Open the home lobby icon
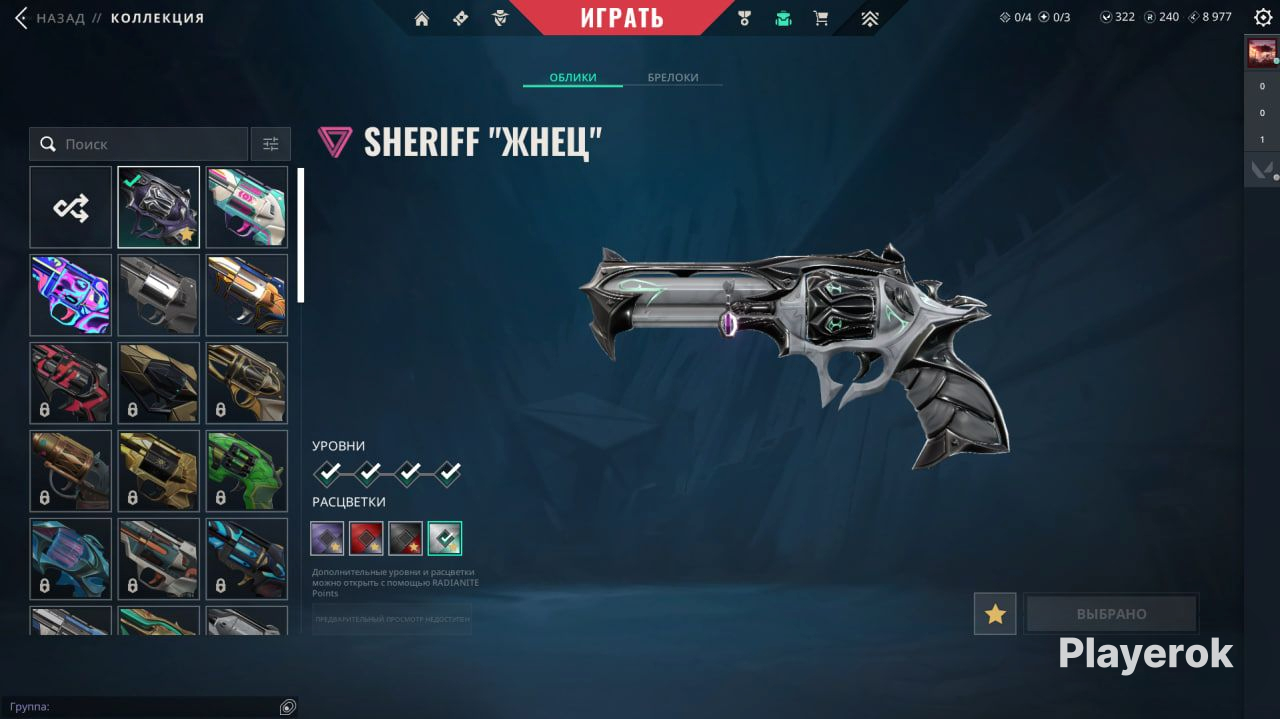 tap(422, 18)
